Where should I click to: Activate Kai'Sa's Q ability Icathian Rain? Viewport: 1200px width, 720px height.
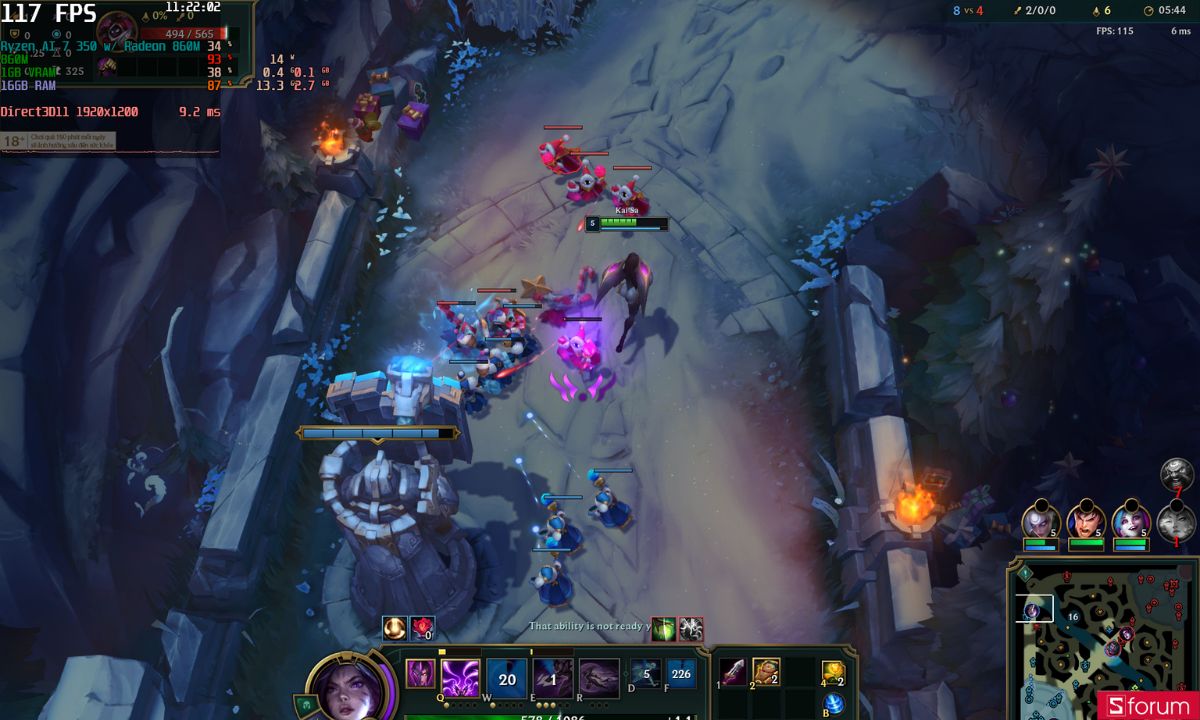tap(460, 678)
